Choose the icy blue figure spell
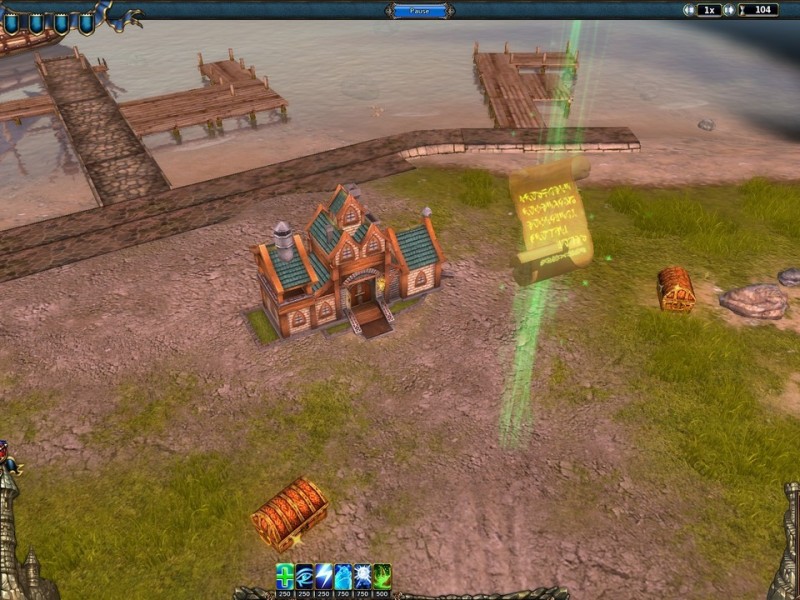 (x=343, y=575)
